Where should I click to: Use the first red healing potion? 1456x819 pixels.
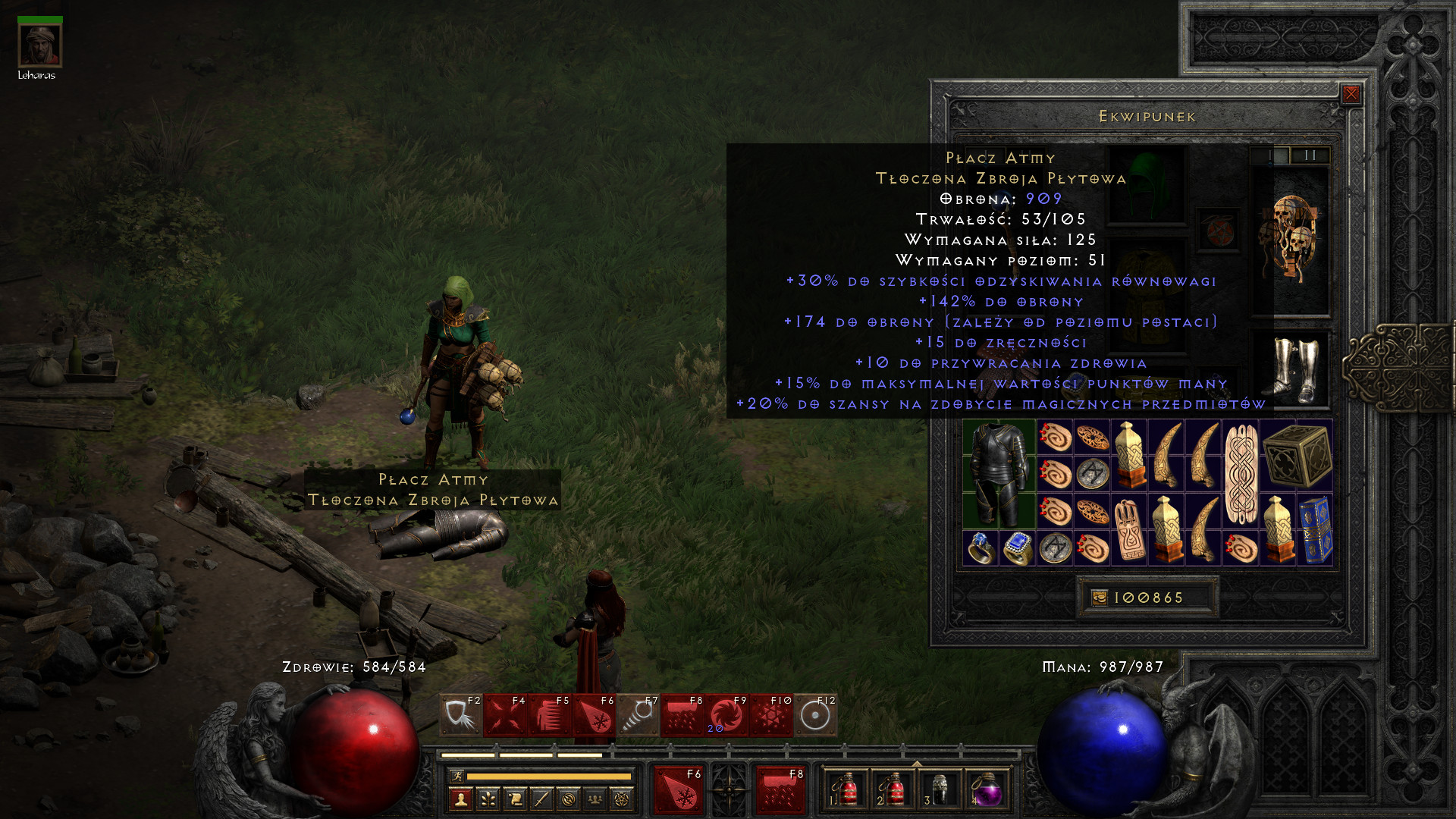point(846,791)
